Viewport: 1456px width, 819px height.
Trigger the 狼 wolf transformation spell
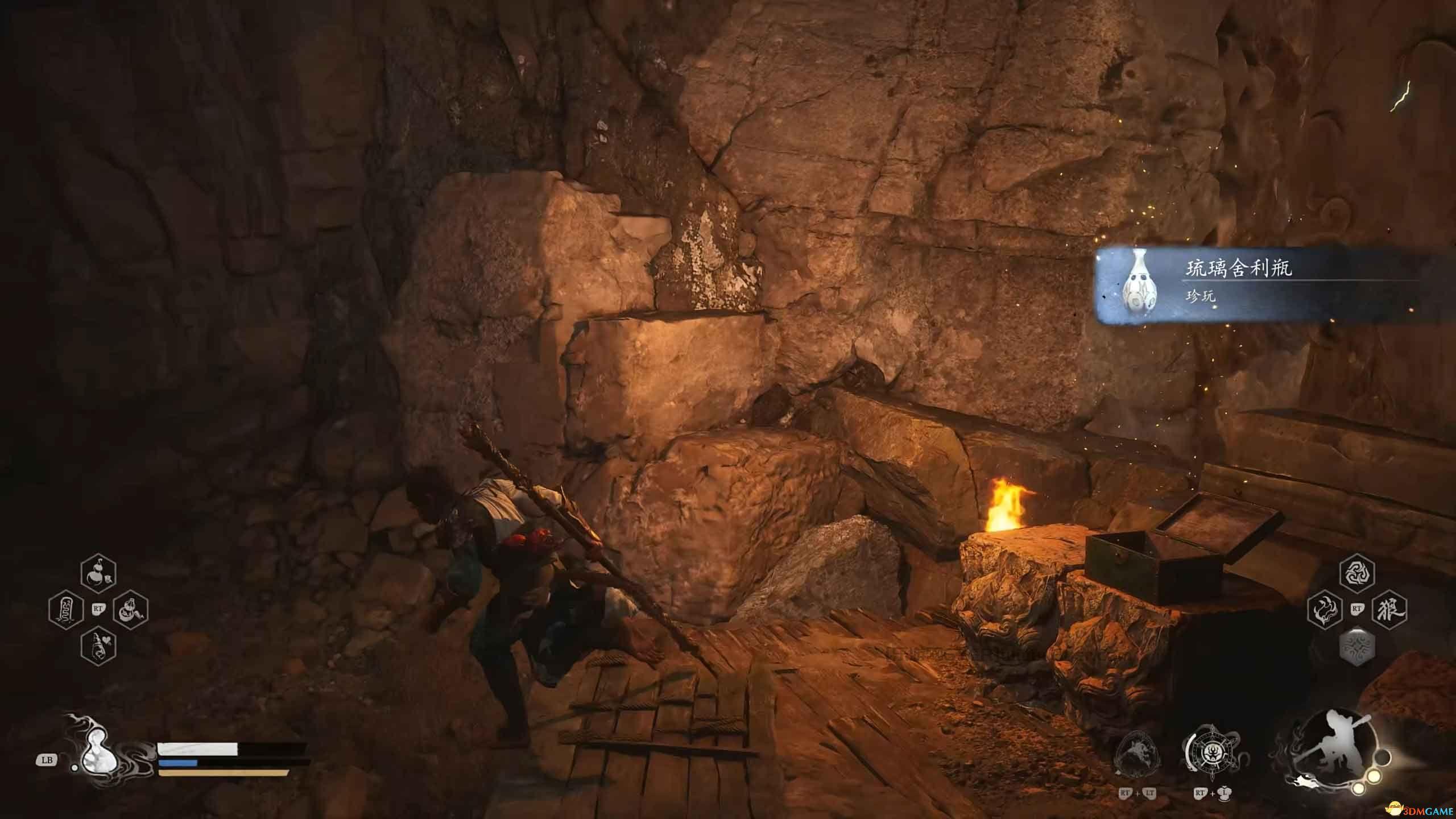pyautogui.click(x=1389, y=610)
